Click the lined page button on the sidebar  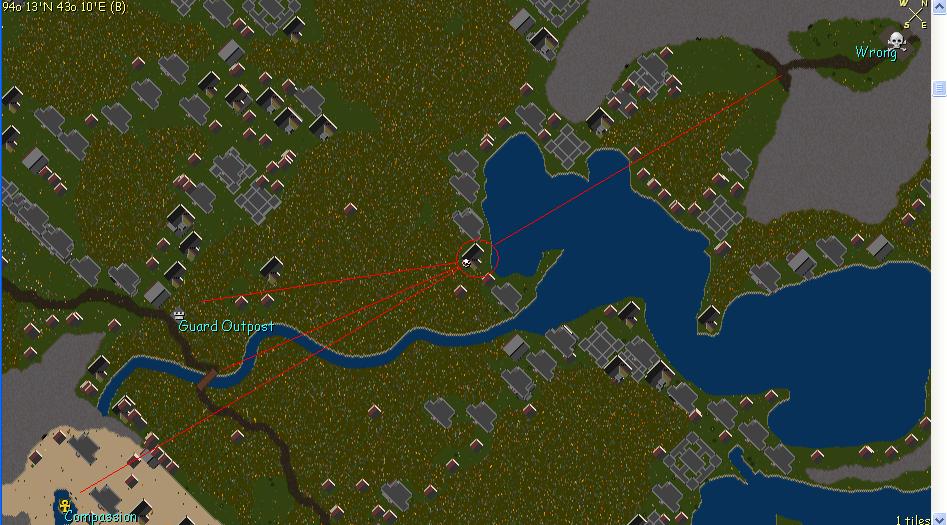(x=939, y=89)
